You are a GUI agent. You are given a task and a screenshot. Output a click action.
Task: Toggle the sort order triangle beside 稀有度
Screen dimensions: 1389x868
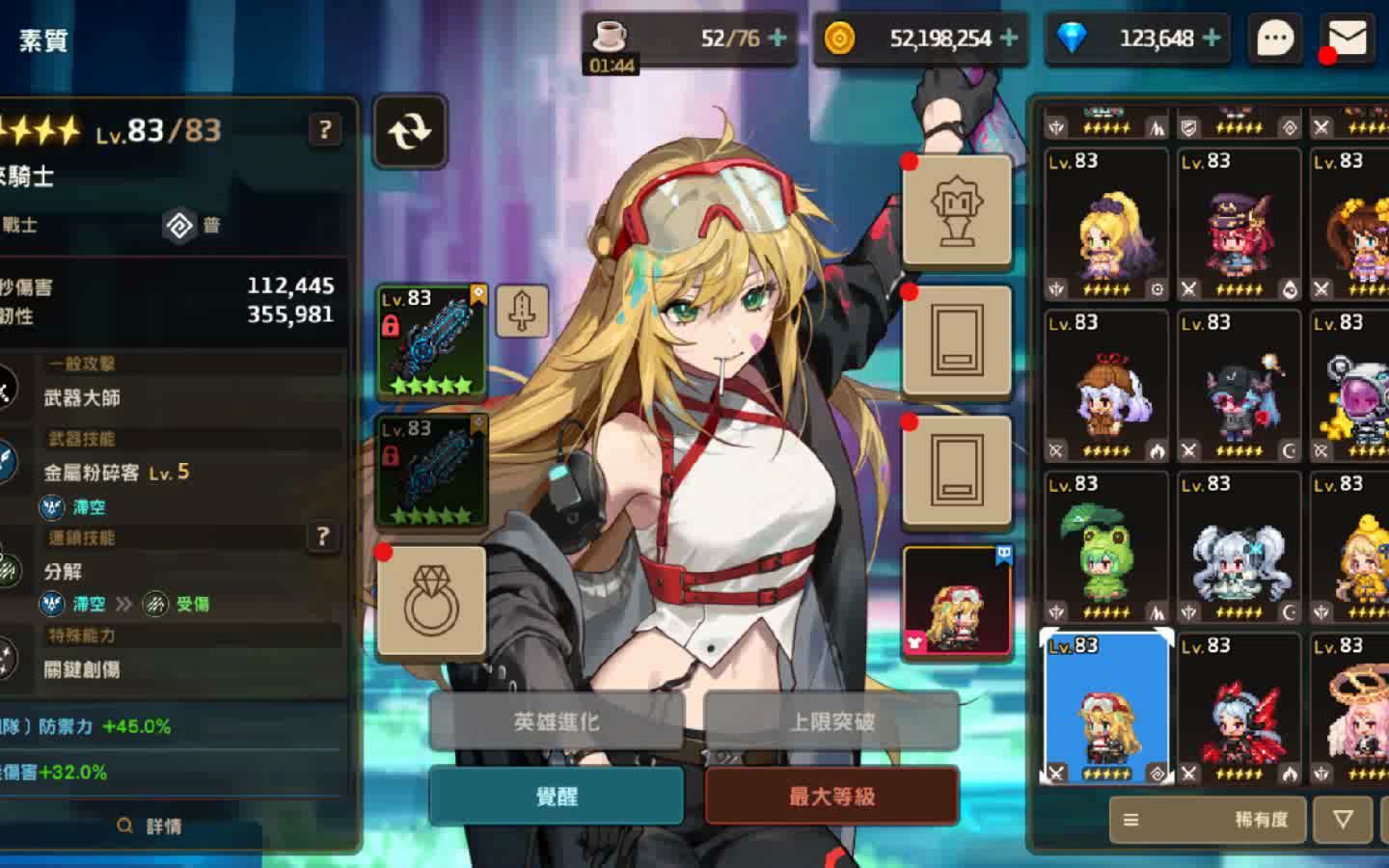[1342, 820]
